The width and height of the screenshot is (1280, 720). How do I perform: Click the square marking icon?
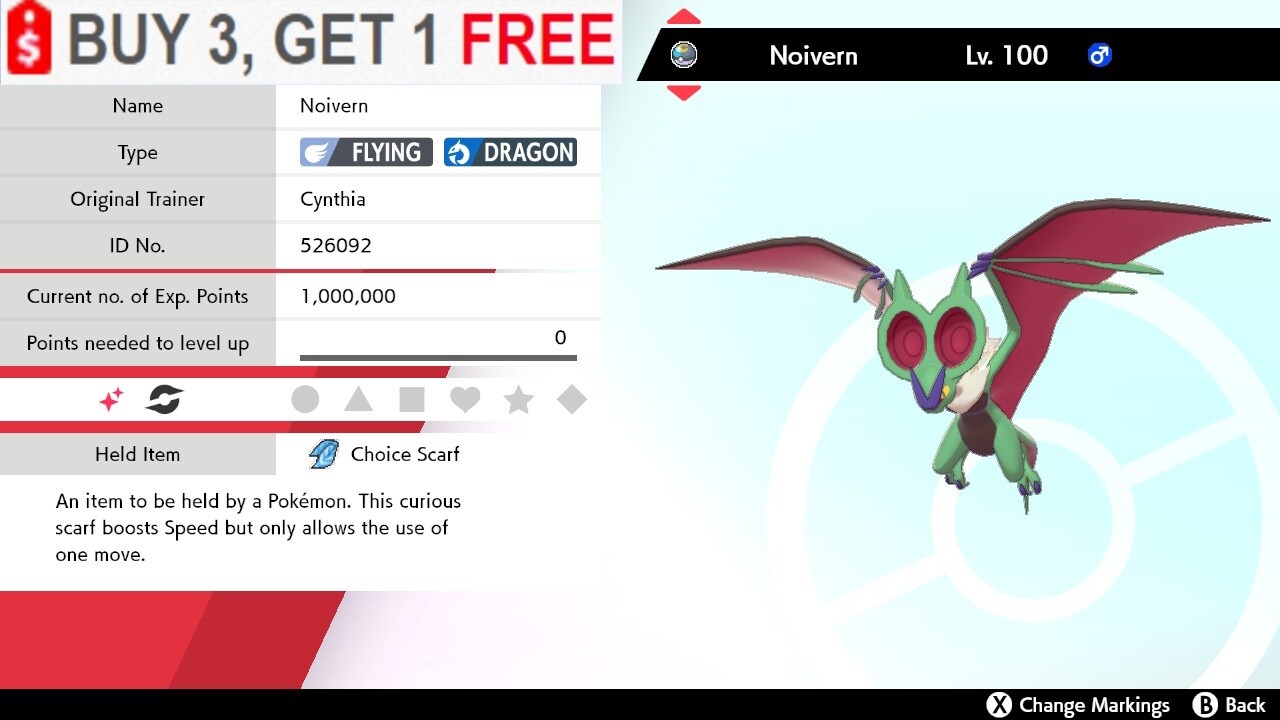tap(412, 399)
